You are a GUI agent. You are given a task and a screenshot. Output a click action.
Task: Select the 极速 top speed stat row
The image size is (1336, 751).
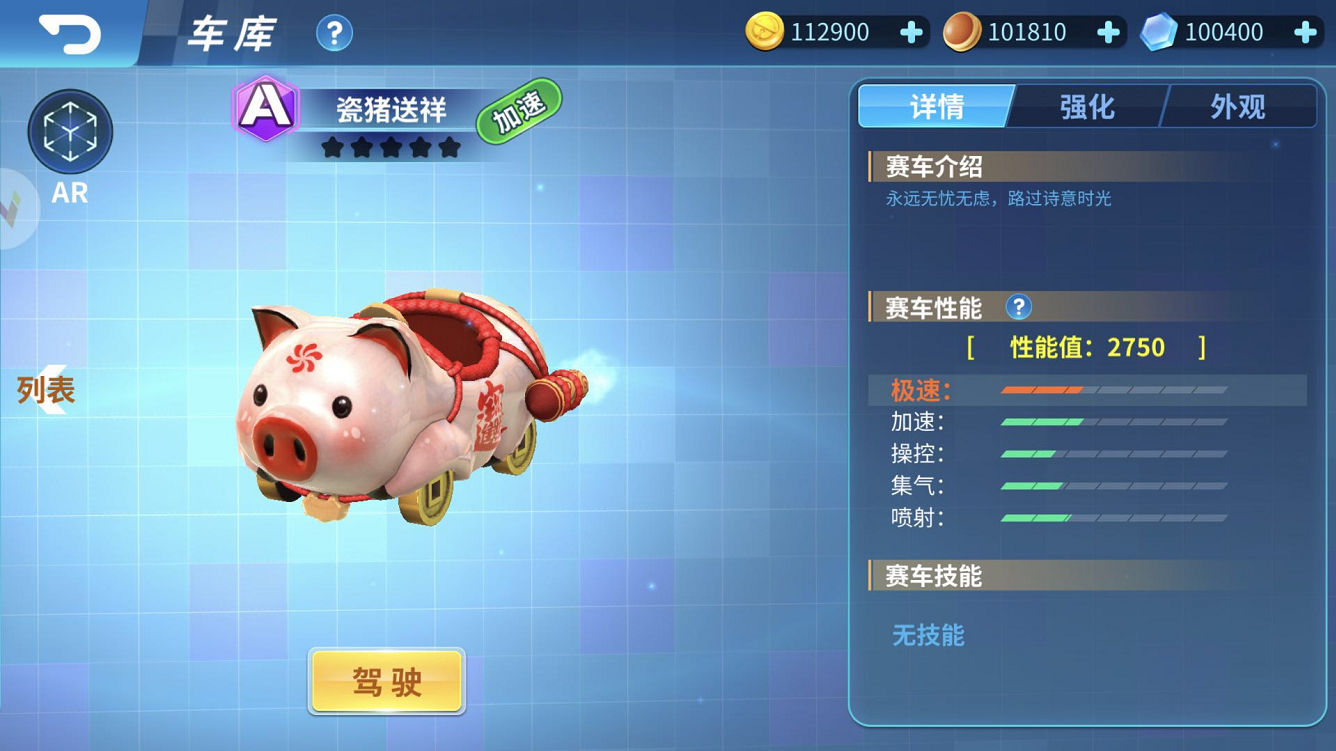tap(1087, 390)
